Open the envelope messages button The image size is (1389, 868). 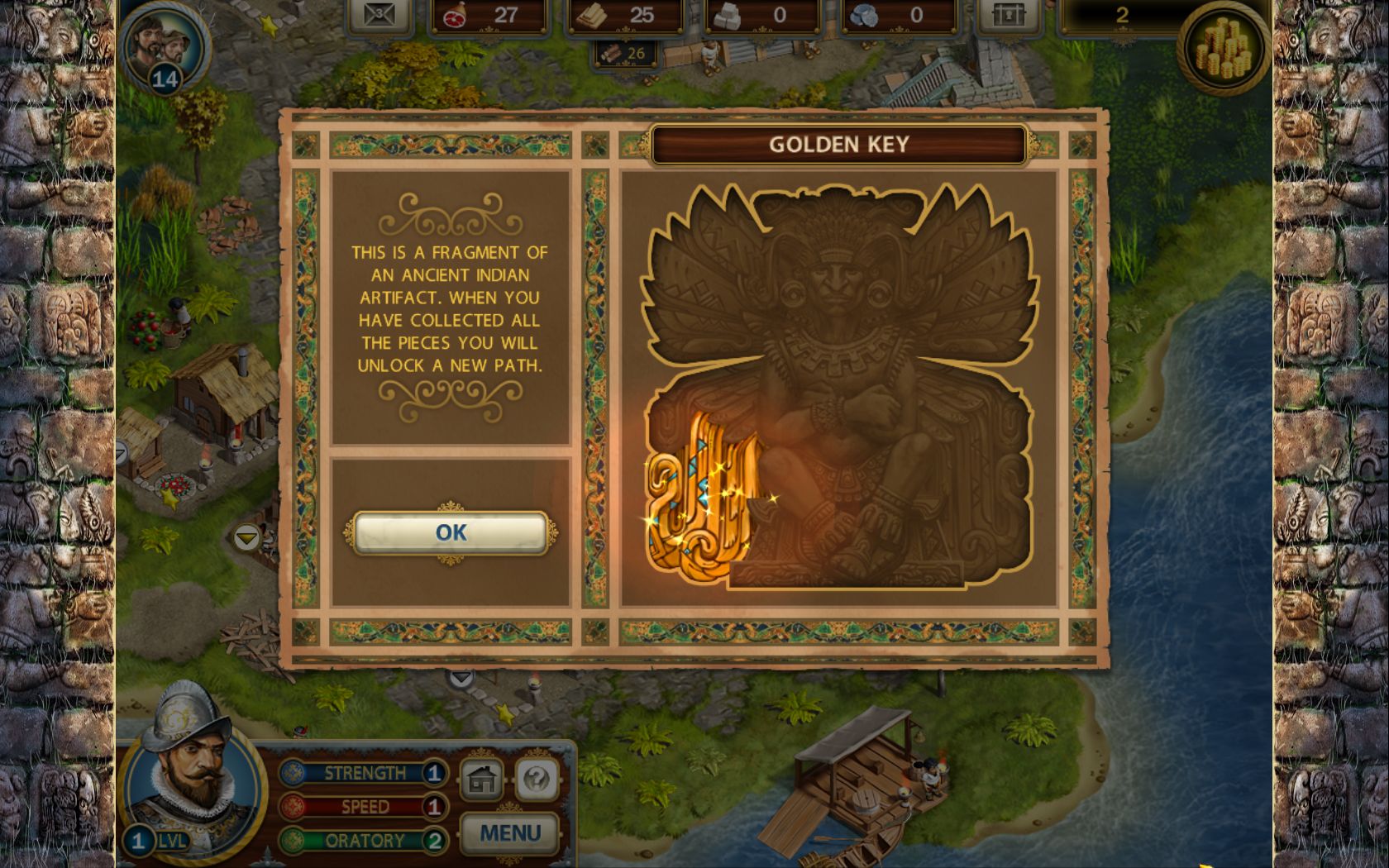point(379,15)
